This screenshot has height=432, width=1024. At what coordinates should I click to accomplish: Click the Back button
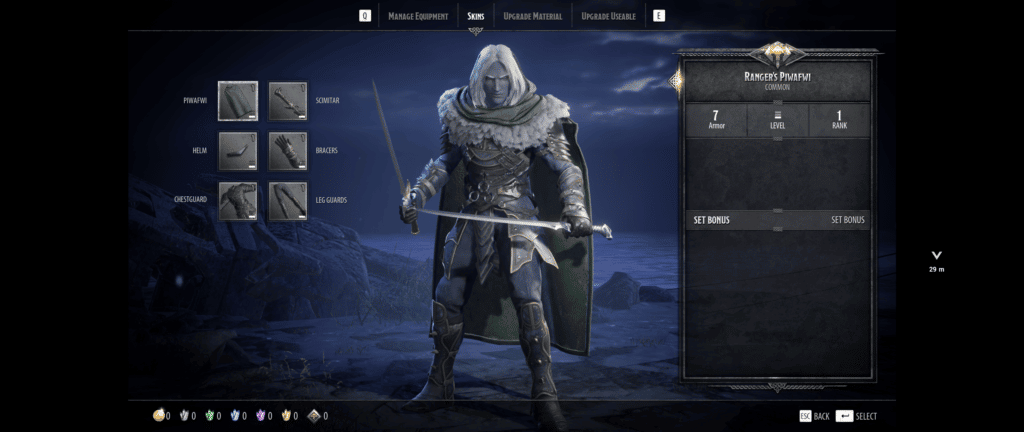pyautogui.click(x=814, y=416)
